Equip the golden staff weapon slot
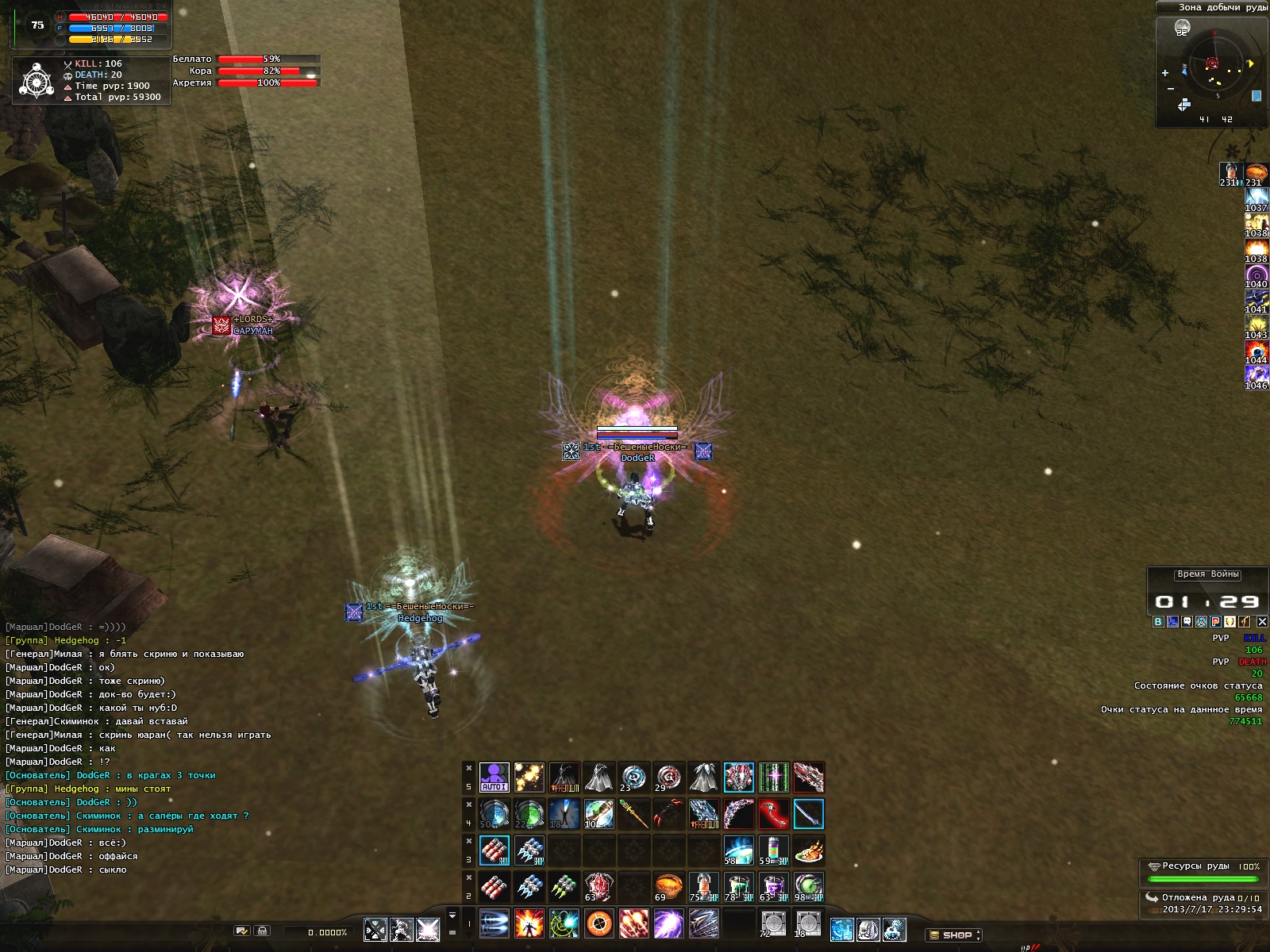Image resolution: width=1270 pixels, height=952 pixels. click(x=633, y=814)
